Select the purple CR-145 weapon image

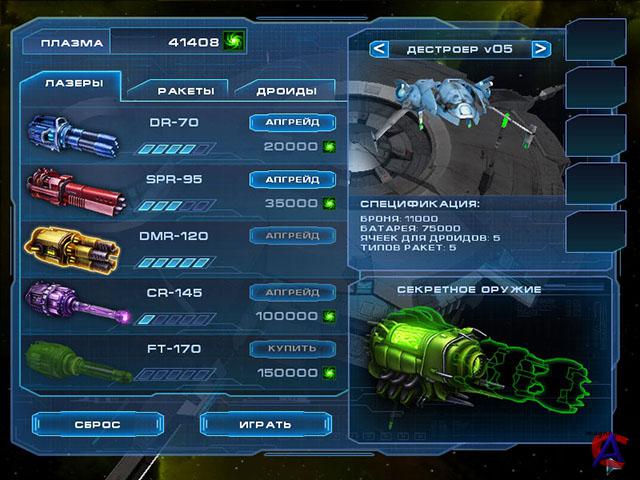80,303
